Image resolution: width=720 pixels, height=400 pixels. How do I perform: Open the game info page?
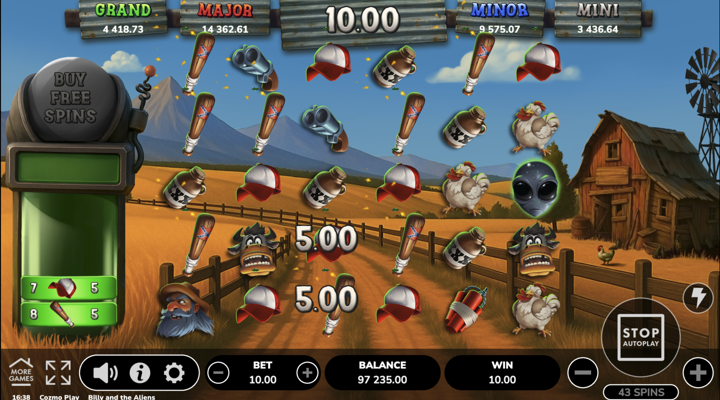[140, 373]
